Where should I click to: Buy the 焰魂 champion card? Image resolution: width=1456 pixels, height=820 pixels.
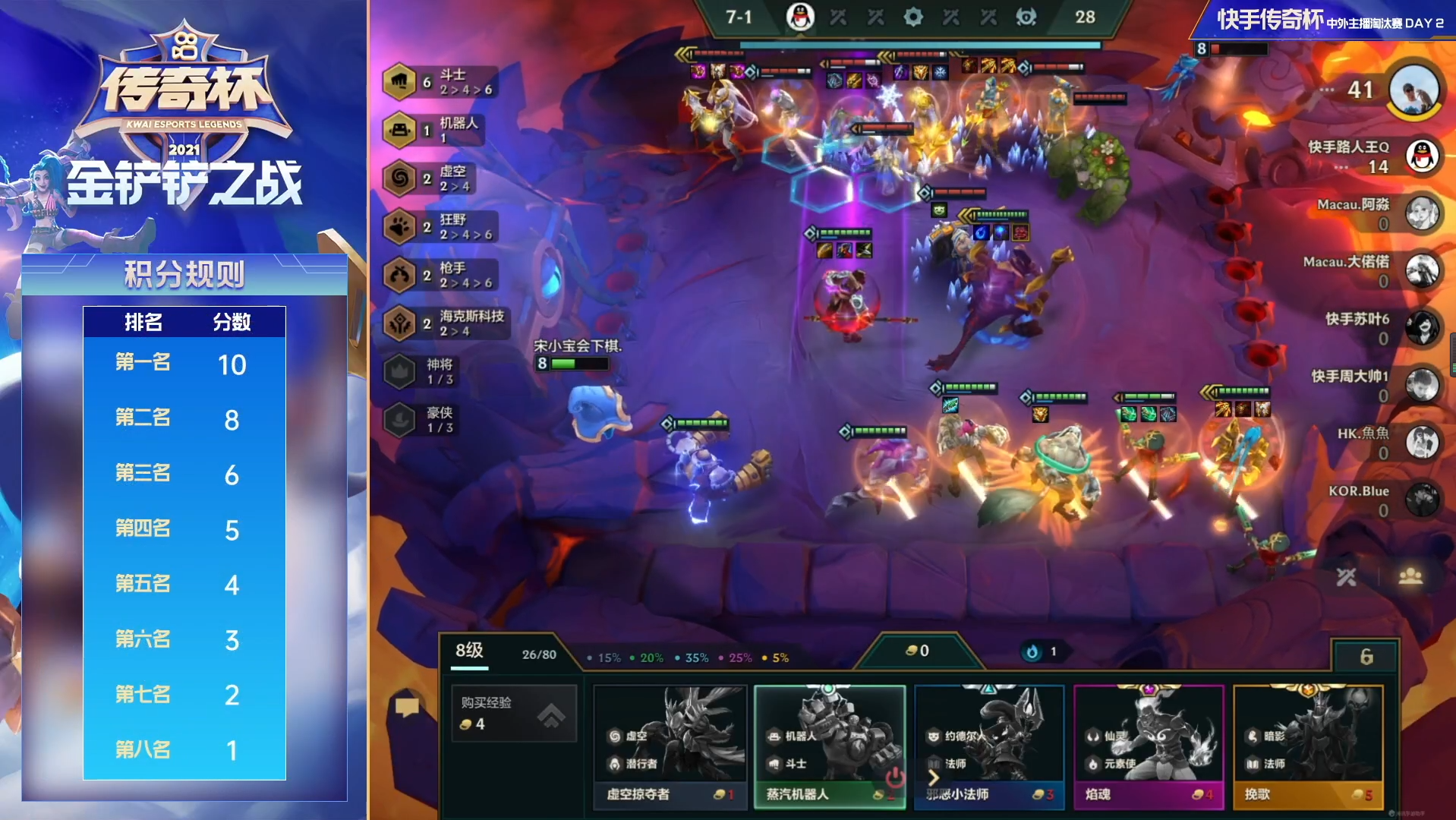pos(1149,746)
